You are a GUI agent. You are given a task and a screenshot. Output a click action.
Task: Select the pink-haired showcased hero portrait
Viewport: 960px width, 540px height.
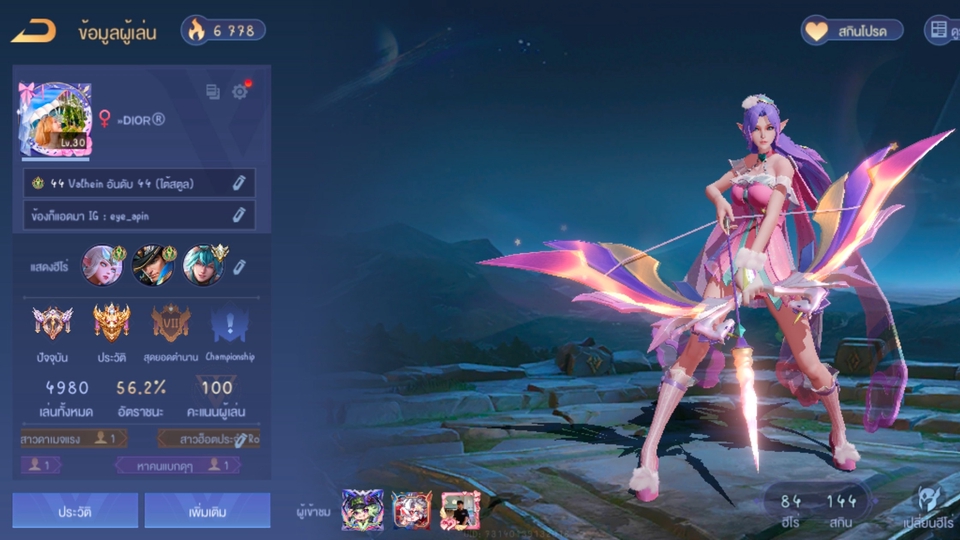[x=103, y=265]
